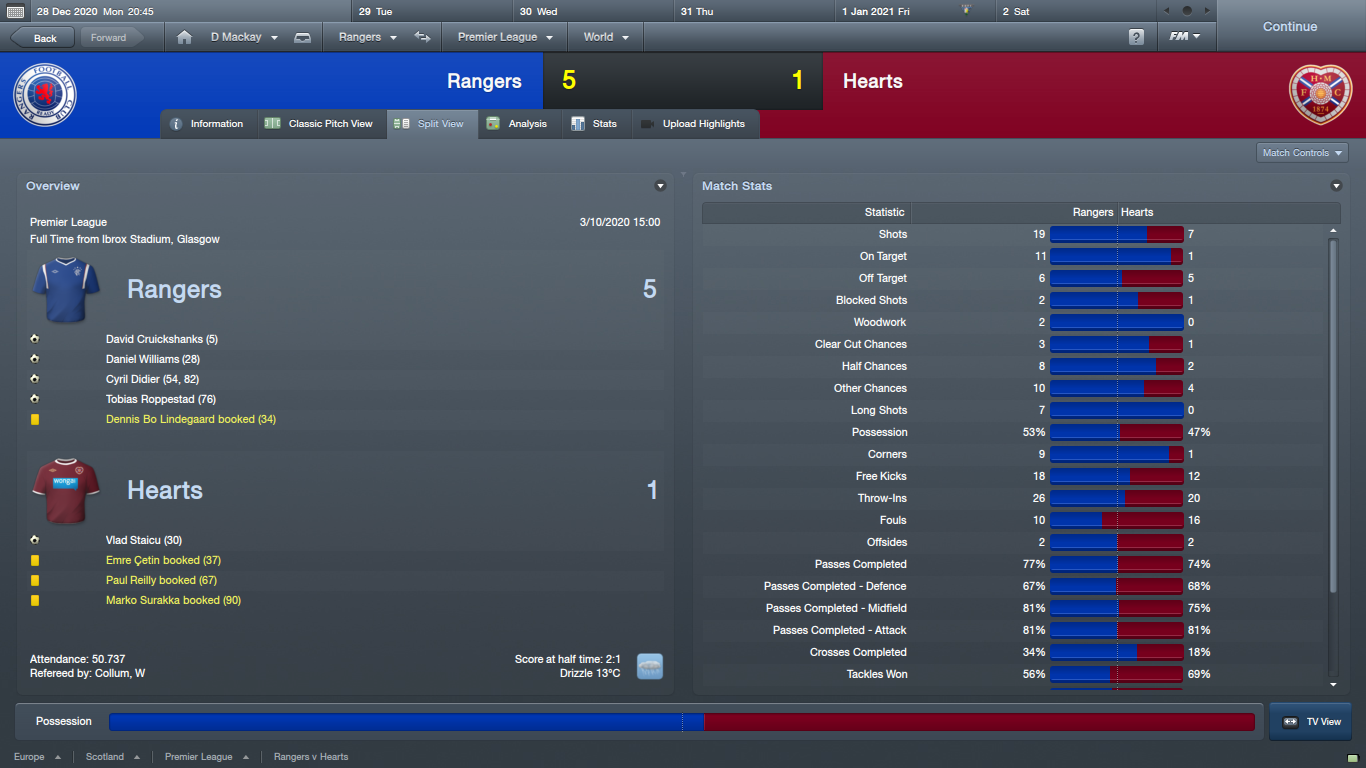Open the home screen icon
Screen dimensions: 1366x768
[184, 38]
